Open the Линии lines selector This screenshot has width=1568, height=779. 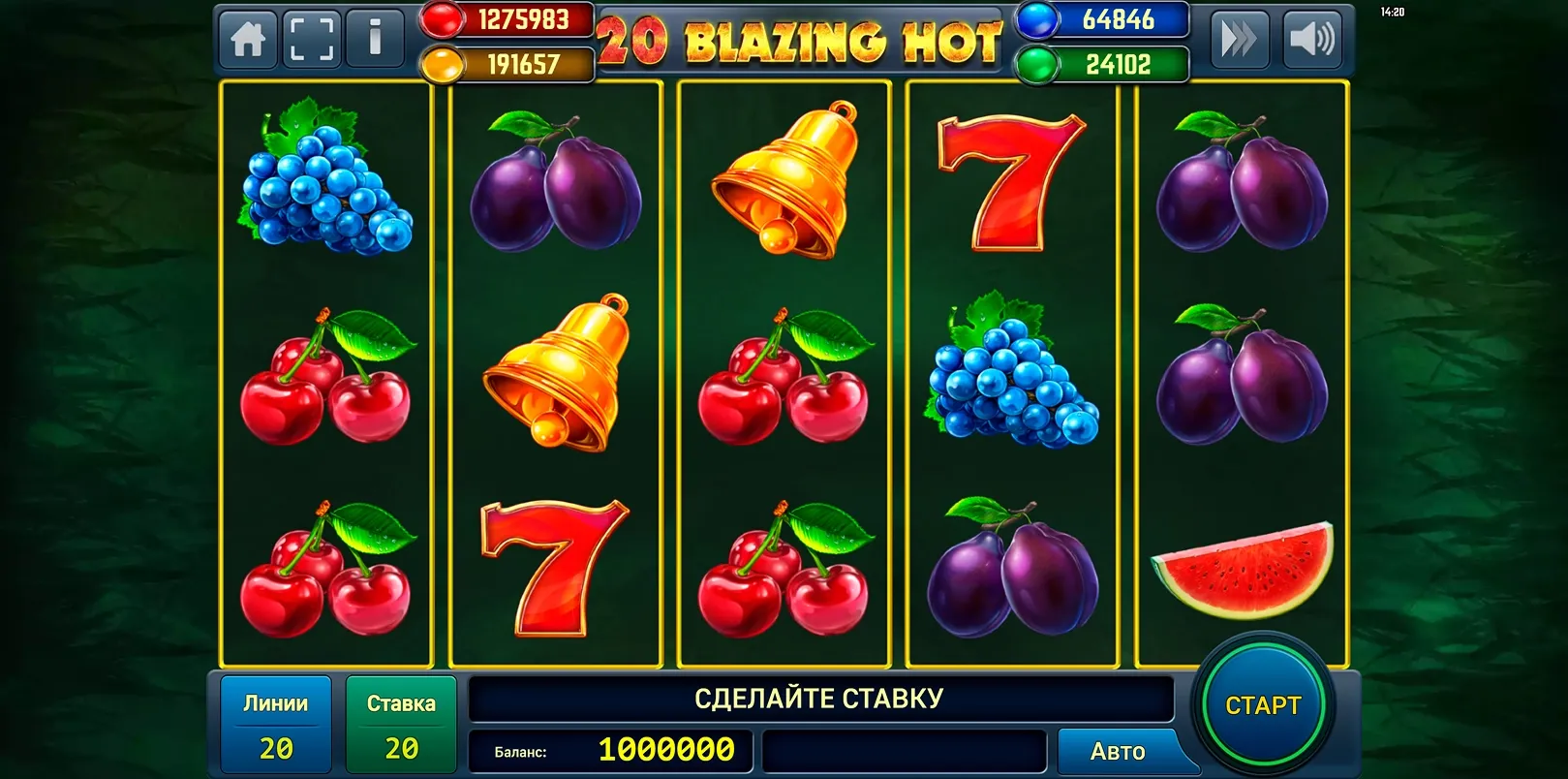[276, 722]
